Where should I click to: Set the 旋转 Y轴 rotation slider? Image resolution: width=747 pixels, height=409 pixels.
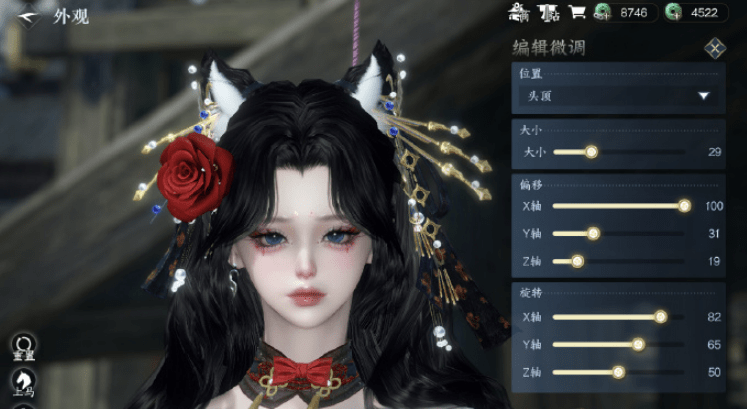click(638, 345)
